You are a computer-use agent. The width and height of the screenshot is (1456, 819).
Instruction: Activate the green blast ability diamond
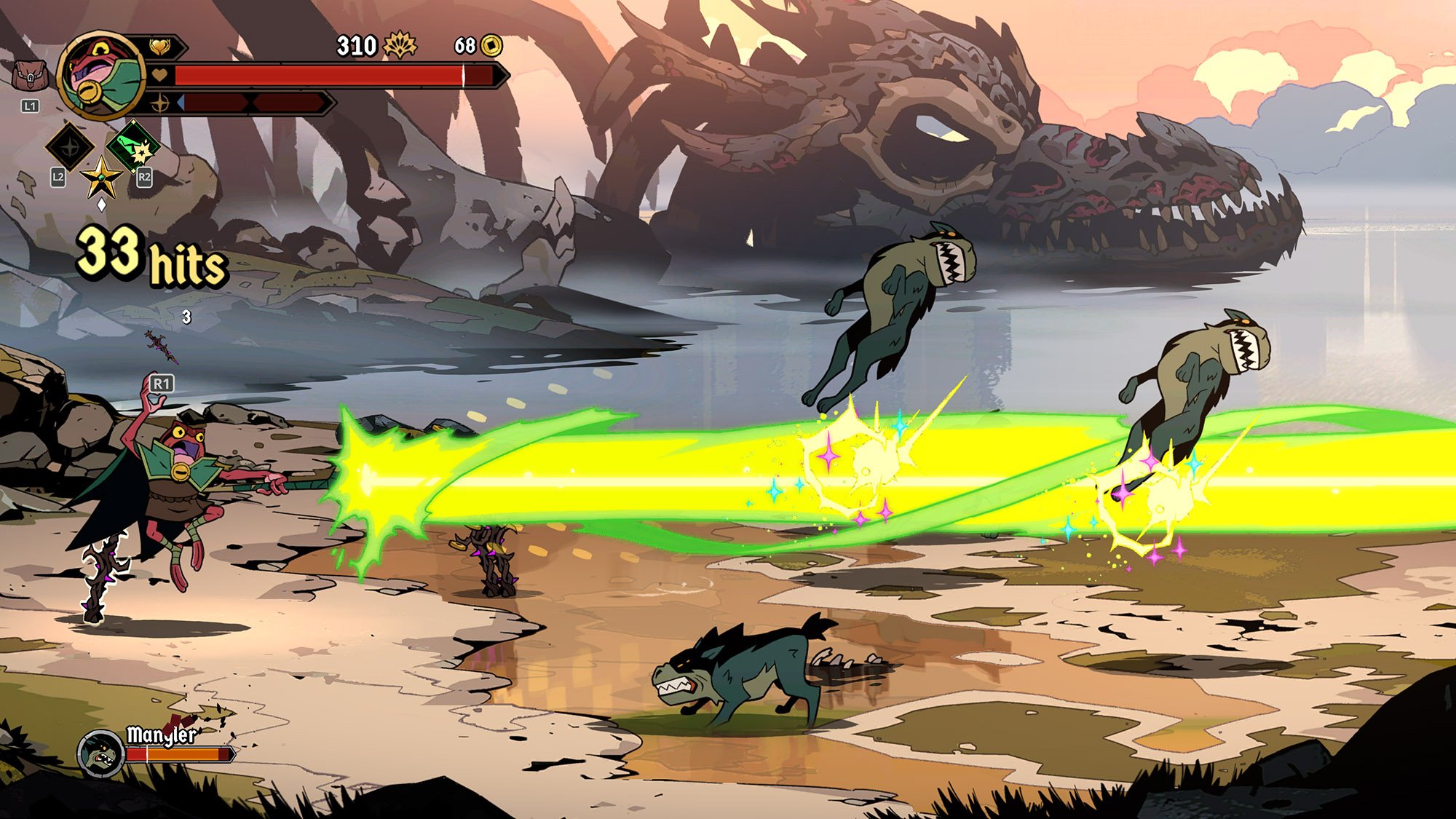pos(134,147)
